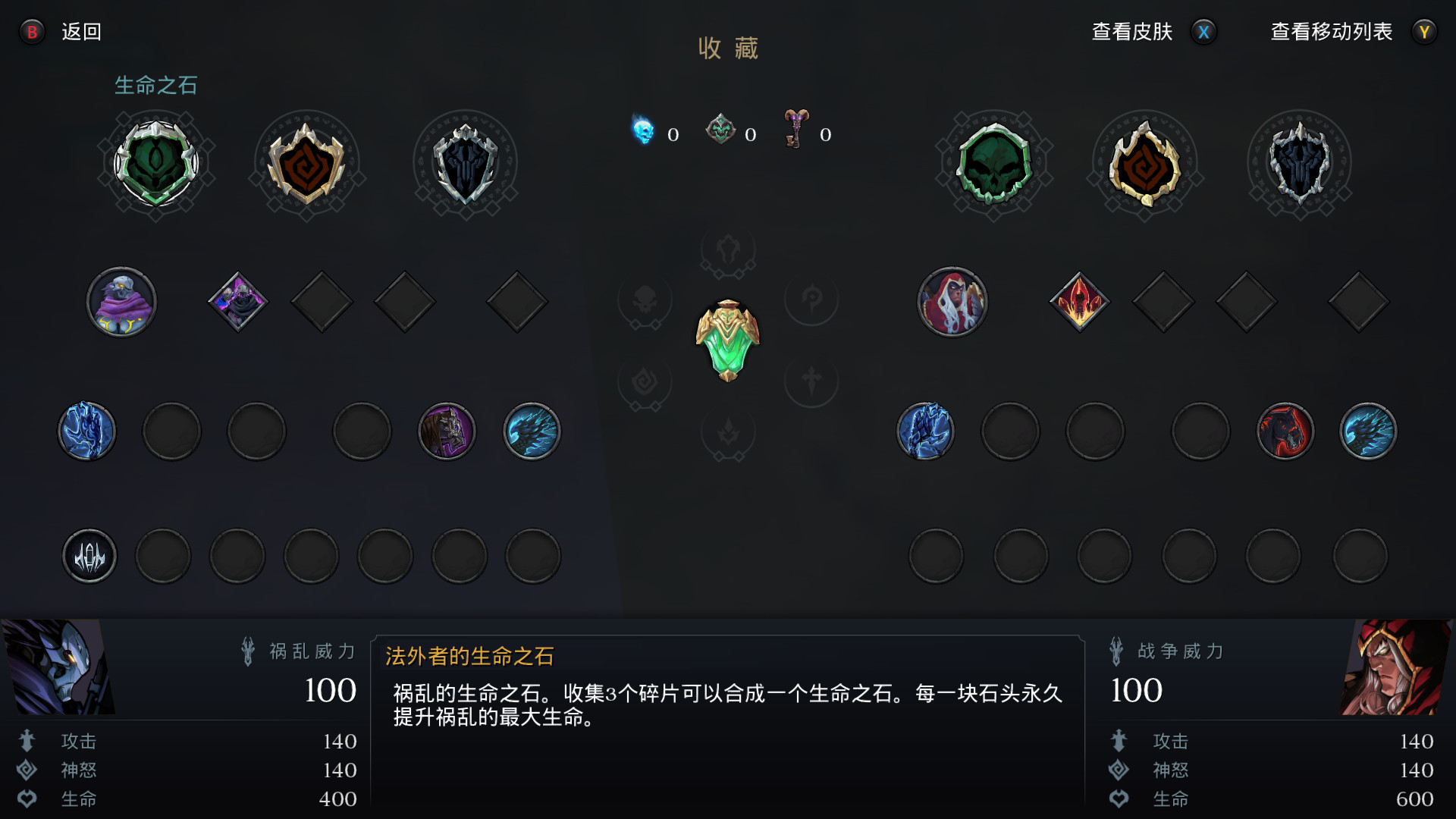Select the red-hooded character portrait on the right
1456x819 pixels.
coord(953,301)
